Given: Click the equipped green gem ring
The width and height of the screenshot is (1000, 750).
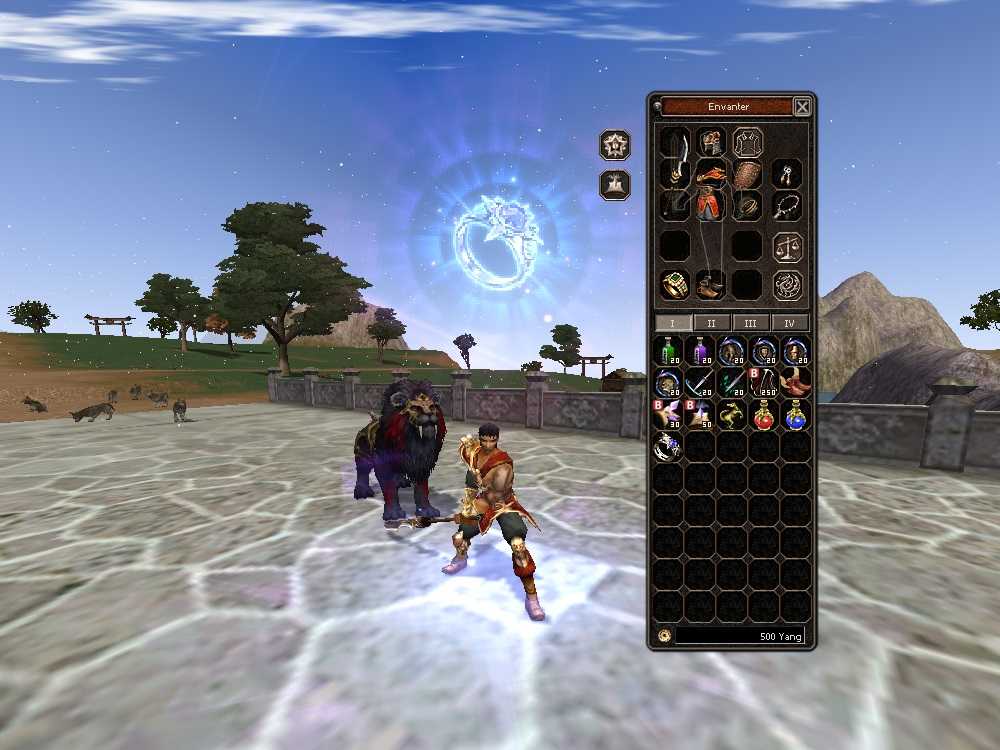Looking at the screenshot, I should (675, 285).
